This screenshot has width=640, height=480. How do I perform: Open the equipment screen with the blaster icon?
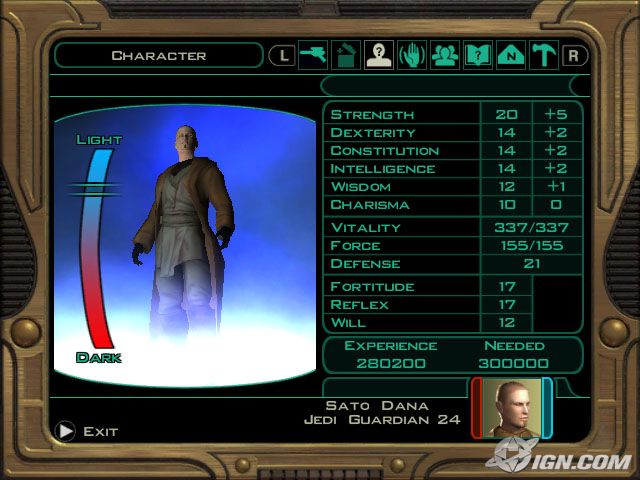pos(313,55)
